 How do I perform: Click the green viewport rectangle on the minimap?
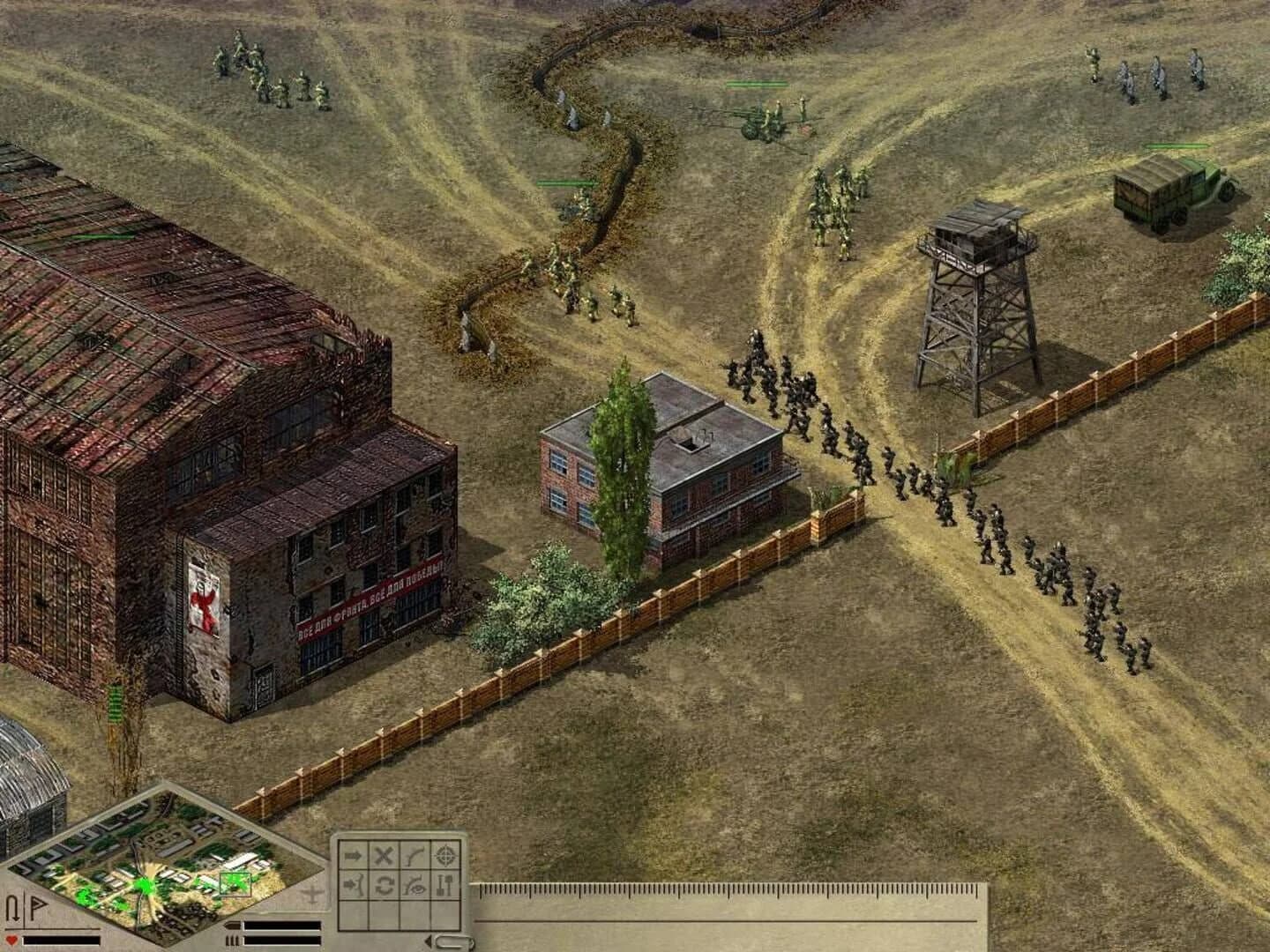(x=234, y=881)
